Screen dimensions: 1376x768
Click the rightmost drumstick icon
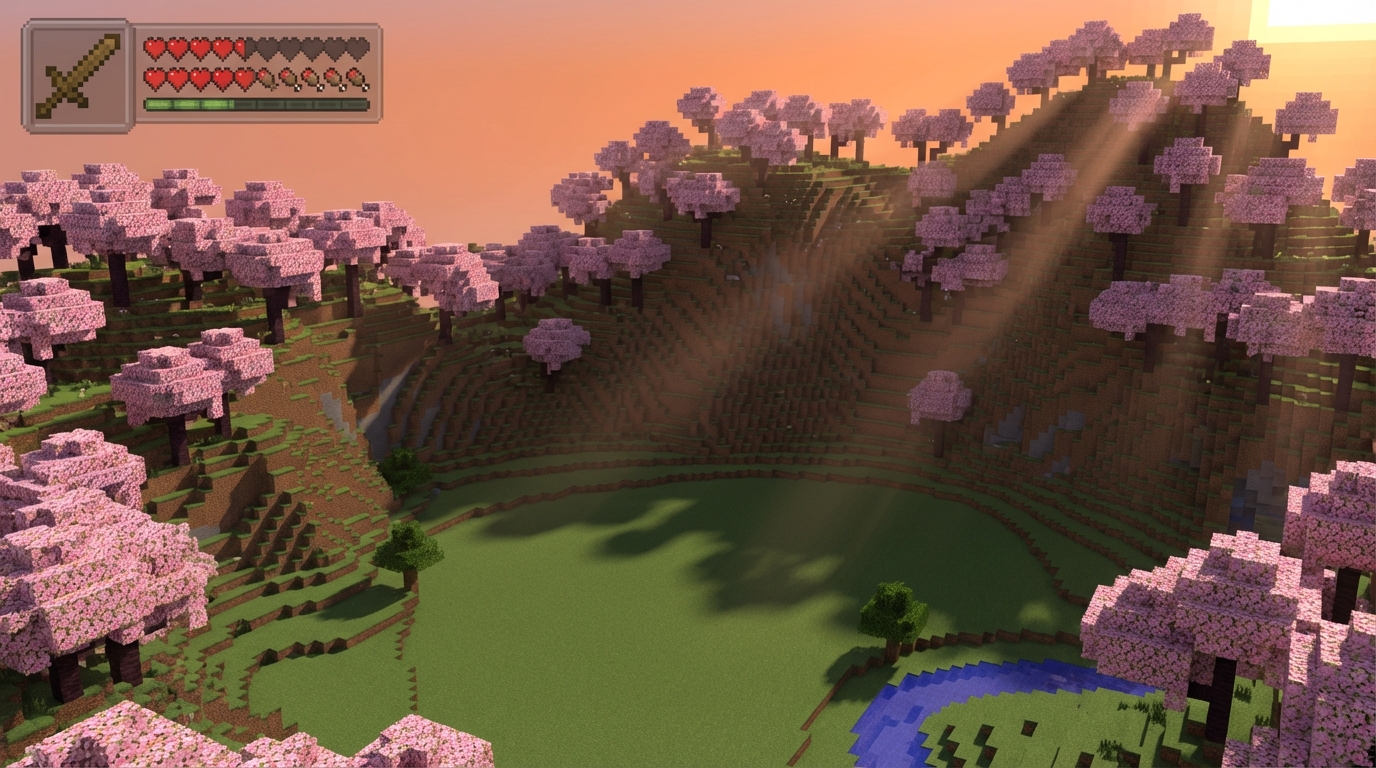click(356, 79)
